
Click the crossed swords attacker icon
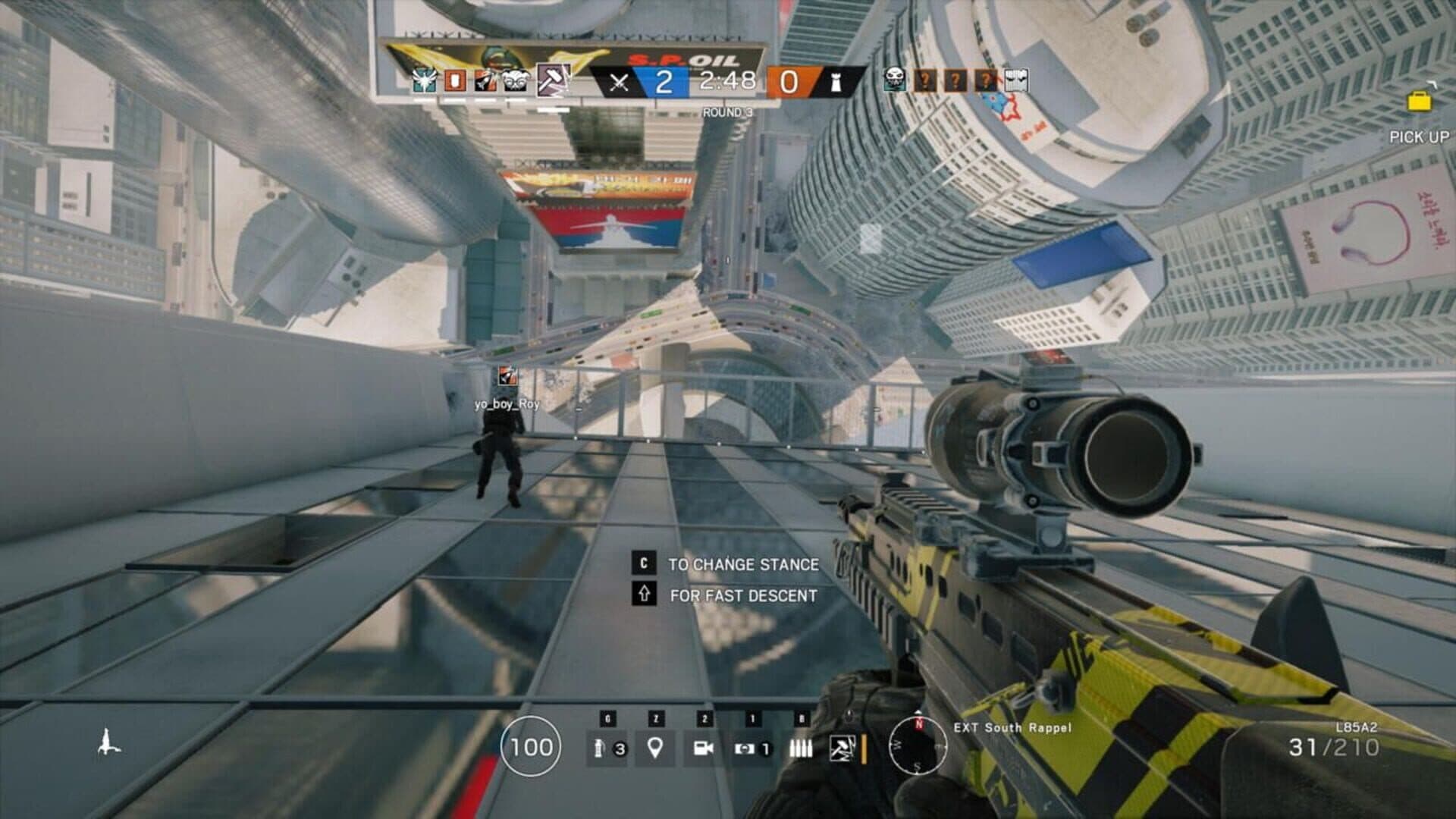pos(619,82)
